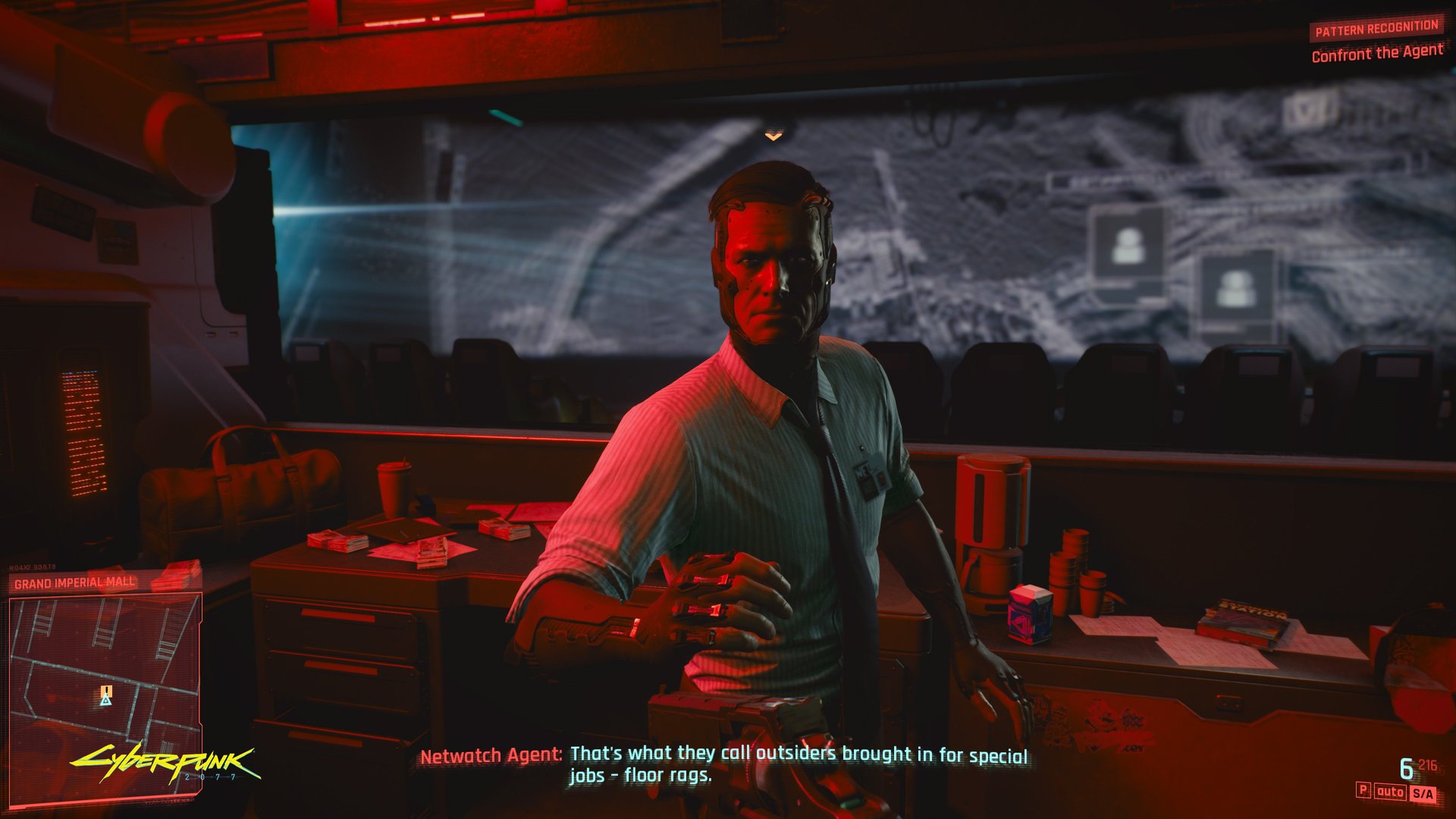Toggle the auto fire mode indicator
This screenshot has height=819, width=1456.
(x=1390, y=792)
